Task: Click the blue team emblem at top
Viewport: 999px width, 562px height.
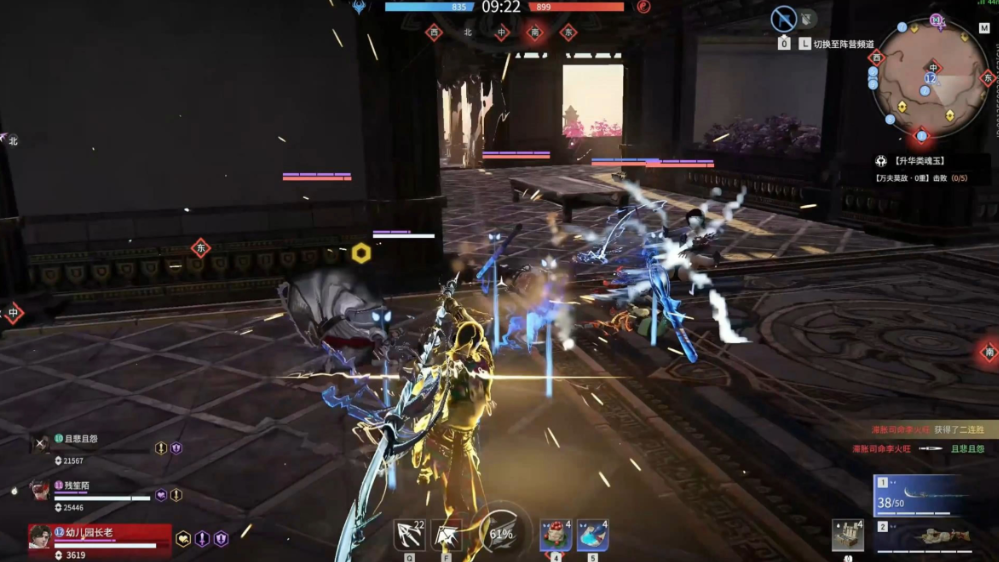Action: (359, 7)
